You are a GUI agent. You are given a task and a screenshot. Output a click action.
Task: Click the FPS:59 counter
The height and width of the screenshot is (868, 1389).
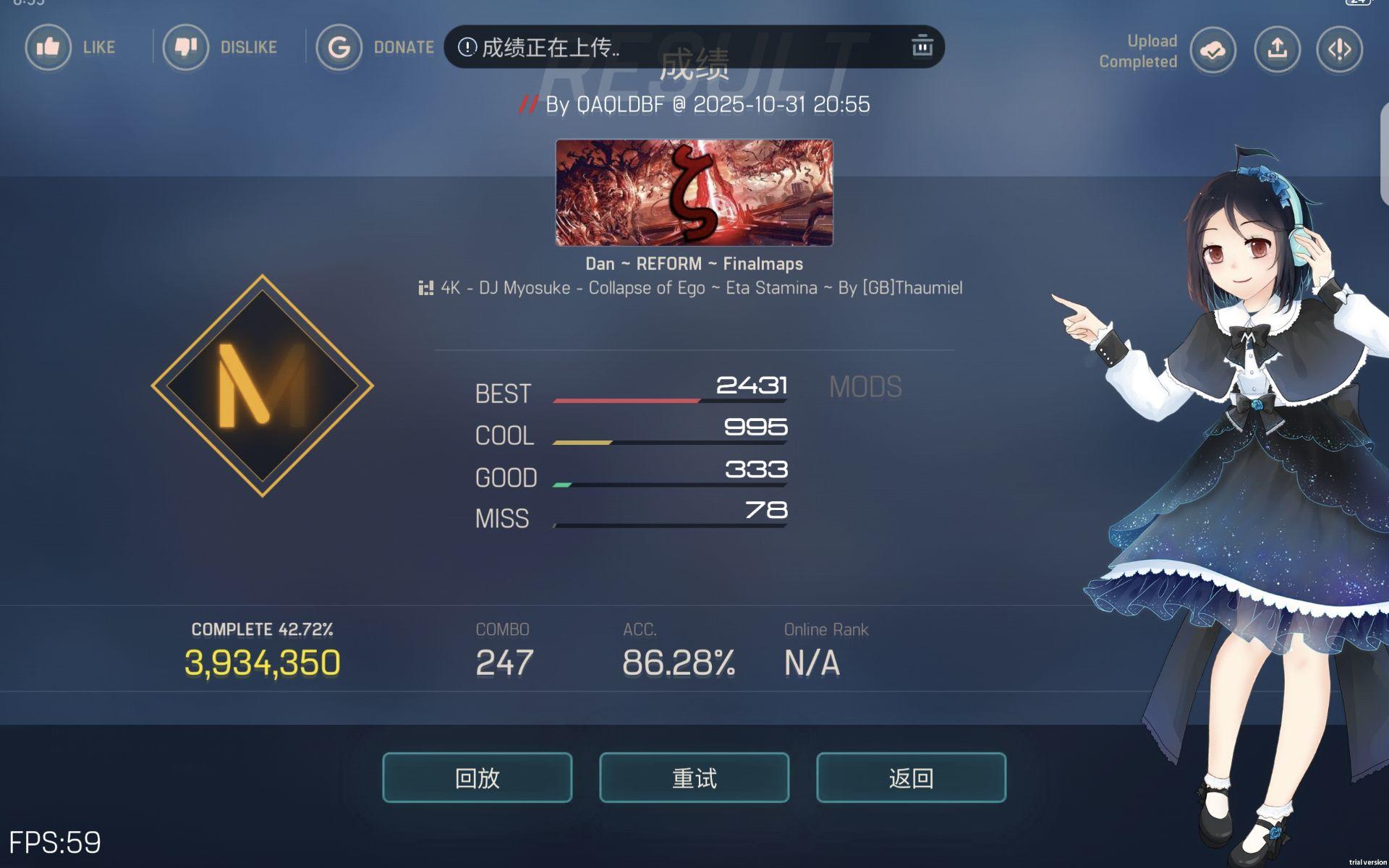54,843
